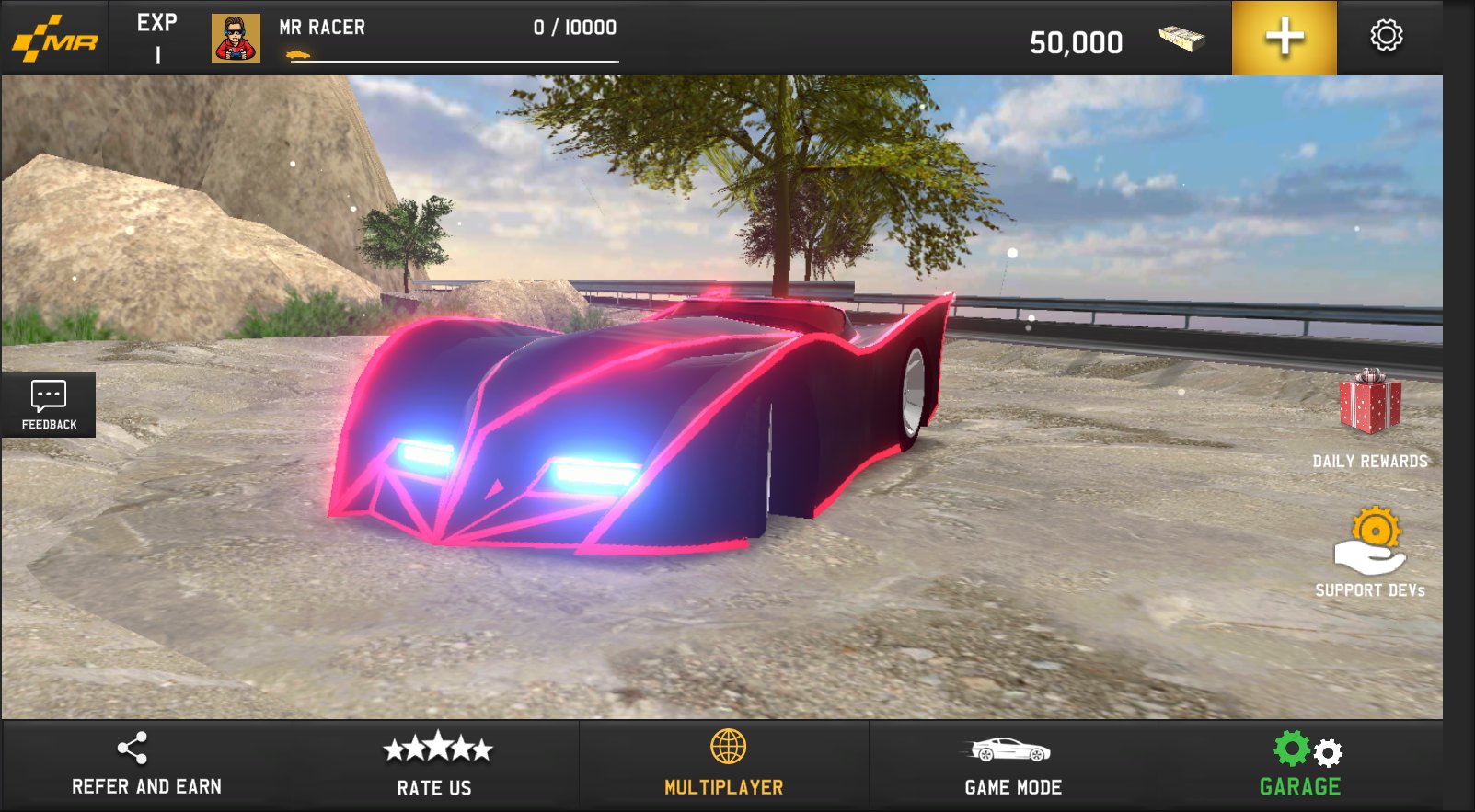Viewport: 1475px width, 812px height.
Task: Click the MR Racer profile avatar
Action: (x=236, y=39)
